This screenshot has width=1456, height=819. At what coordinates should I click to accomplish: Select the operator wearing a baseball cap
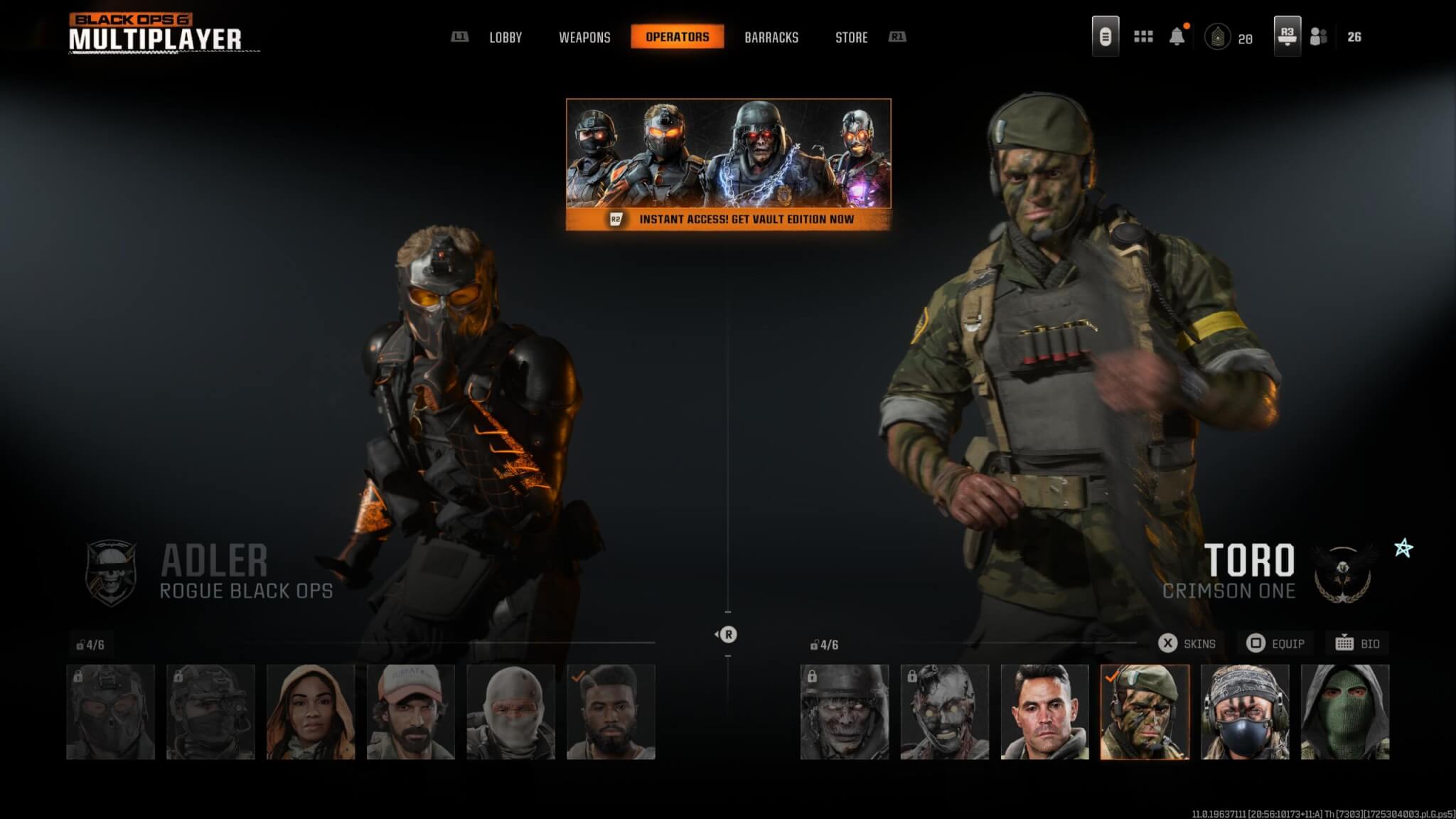[x=411, y=712]
